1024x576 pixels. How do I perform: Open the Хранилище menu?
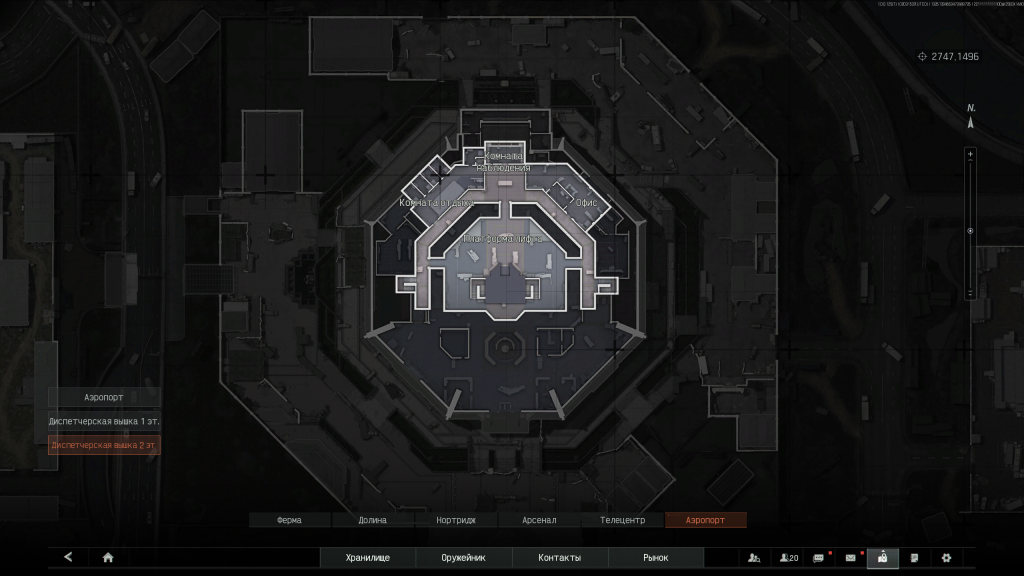(367, 557)
